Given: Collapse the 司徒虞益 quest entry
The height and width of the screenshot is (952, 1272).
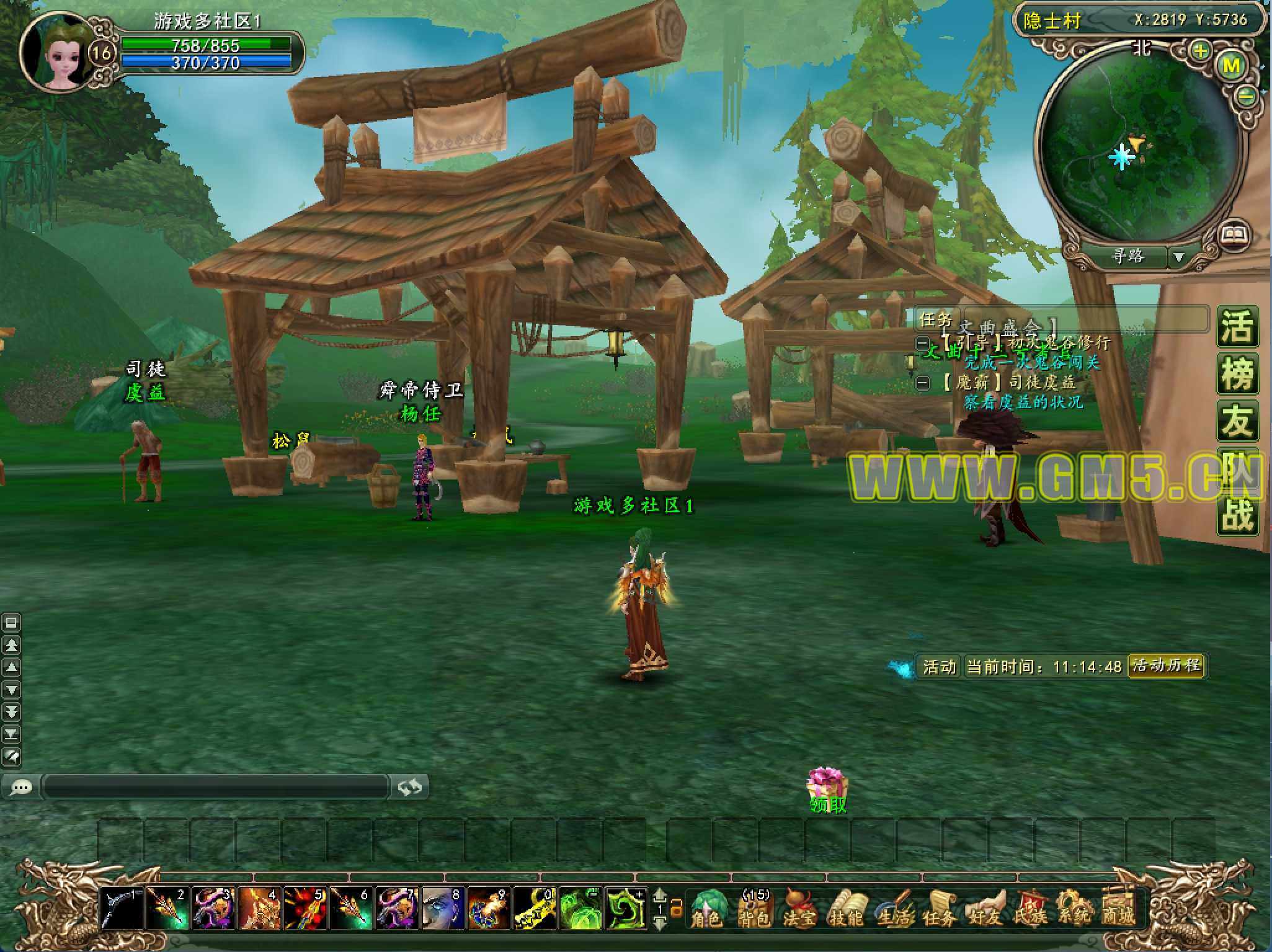Looking at the screenshot, I should (x=923, y=383).
